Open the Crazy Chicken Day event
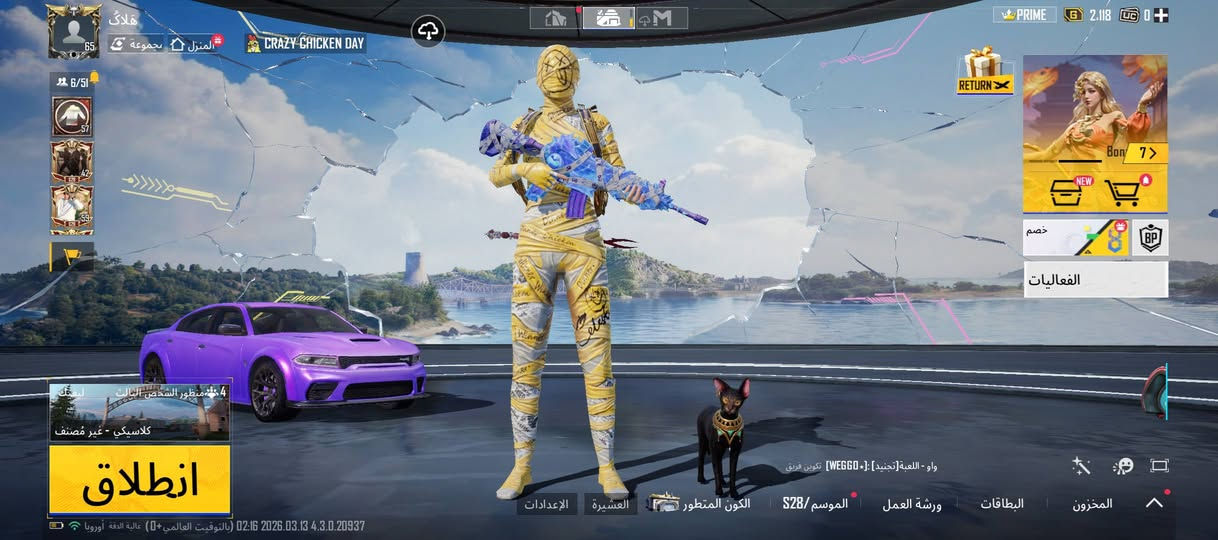The height and width of the screenshot is (540, 1218). [305, 44]
